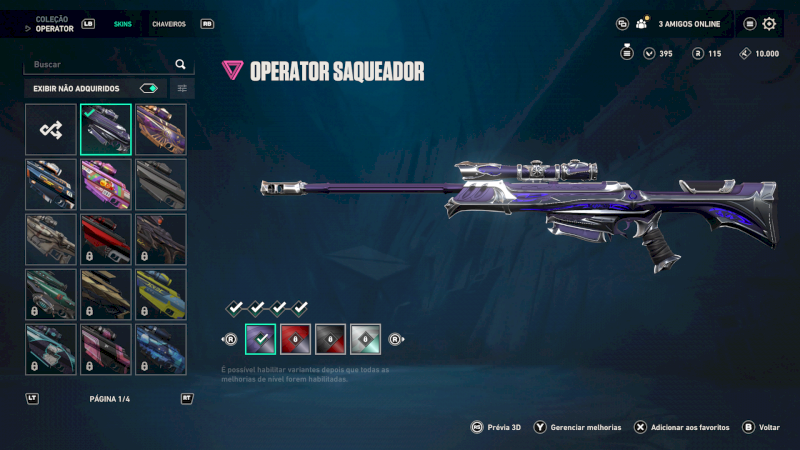Select the locked red Operator skin thumbnail
This screenshot has width=800, height=450.
[106, 239]
